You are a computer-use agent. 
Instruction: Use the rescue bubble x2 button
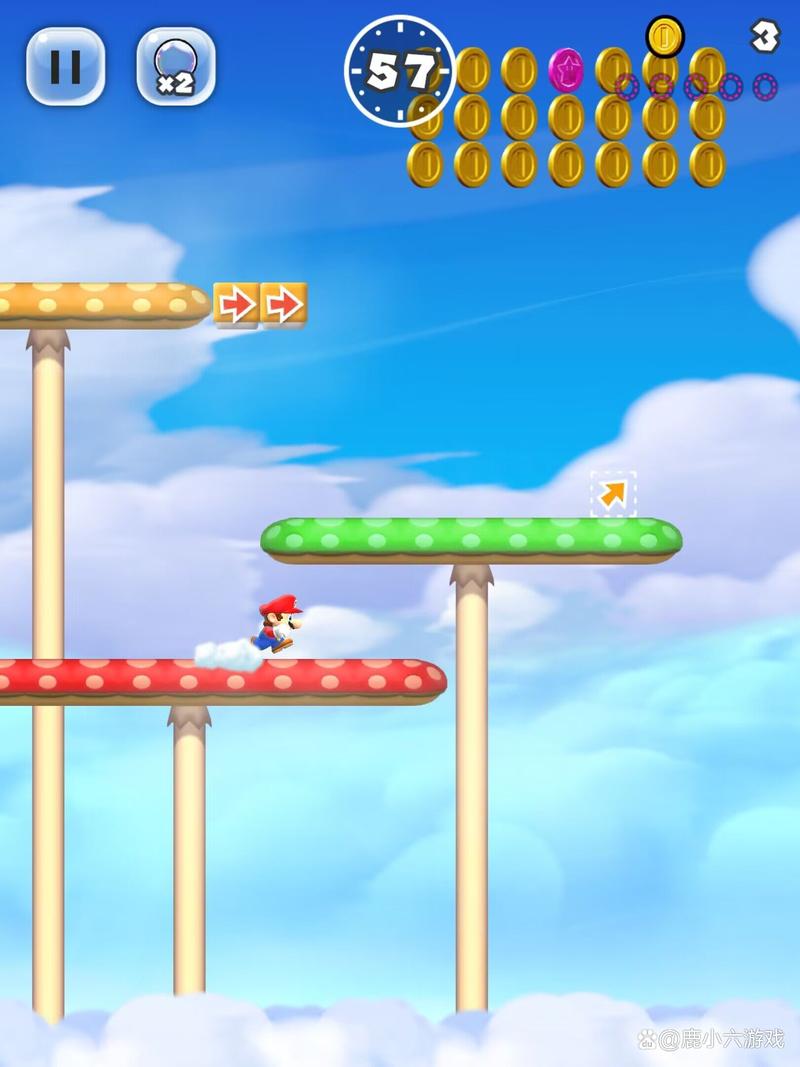pos(175,66)
